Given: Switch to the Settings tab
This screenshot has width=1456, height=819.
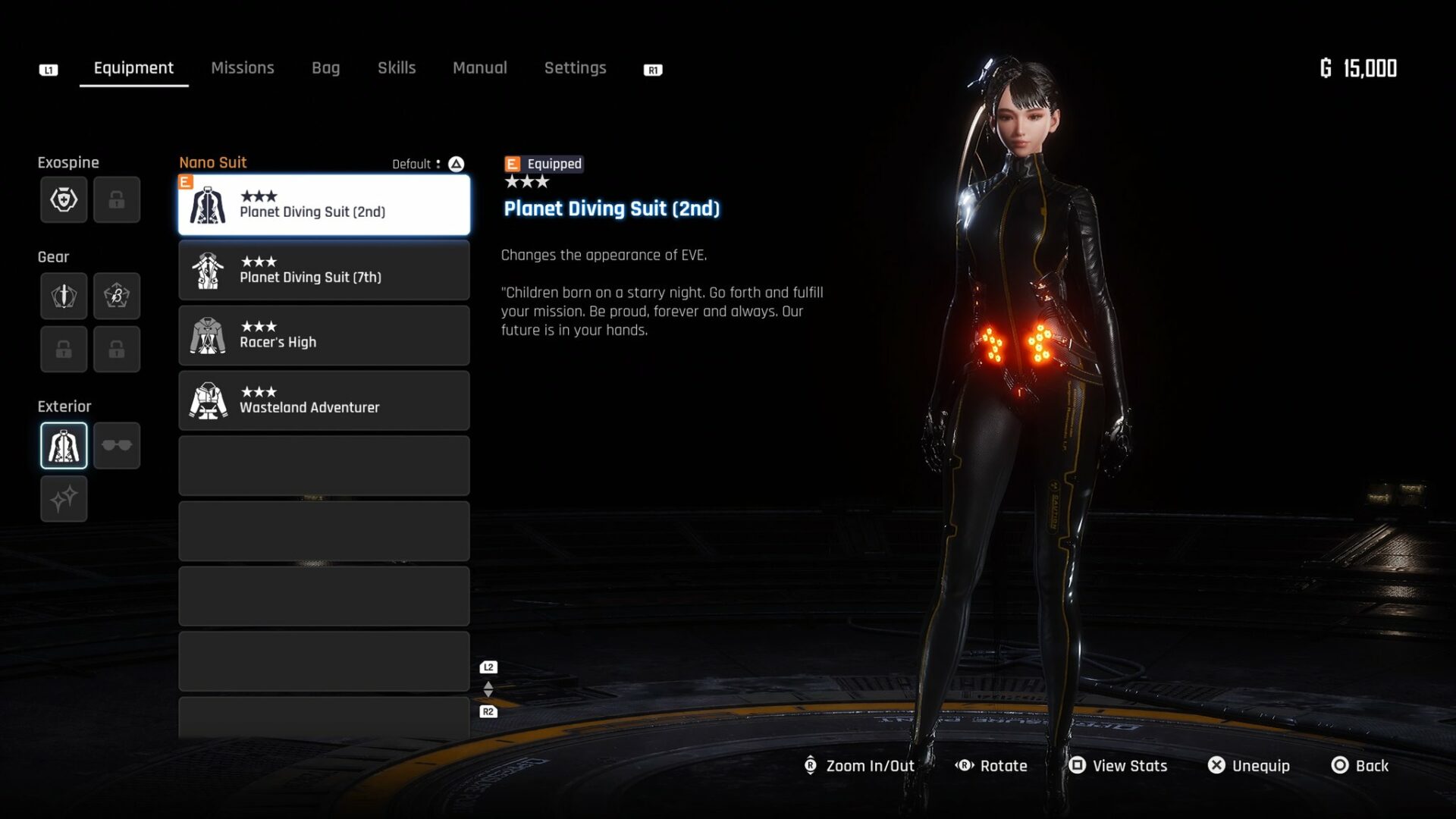Looking at the screenshot, I should [x=575, y=67].
